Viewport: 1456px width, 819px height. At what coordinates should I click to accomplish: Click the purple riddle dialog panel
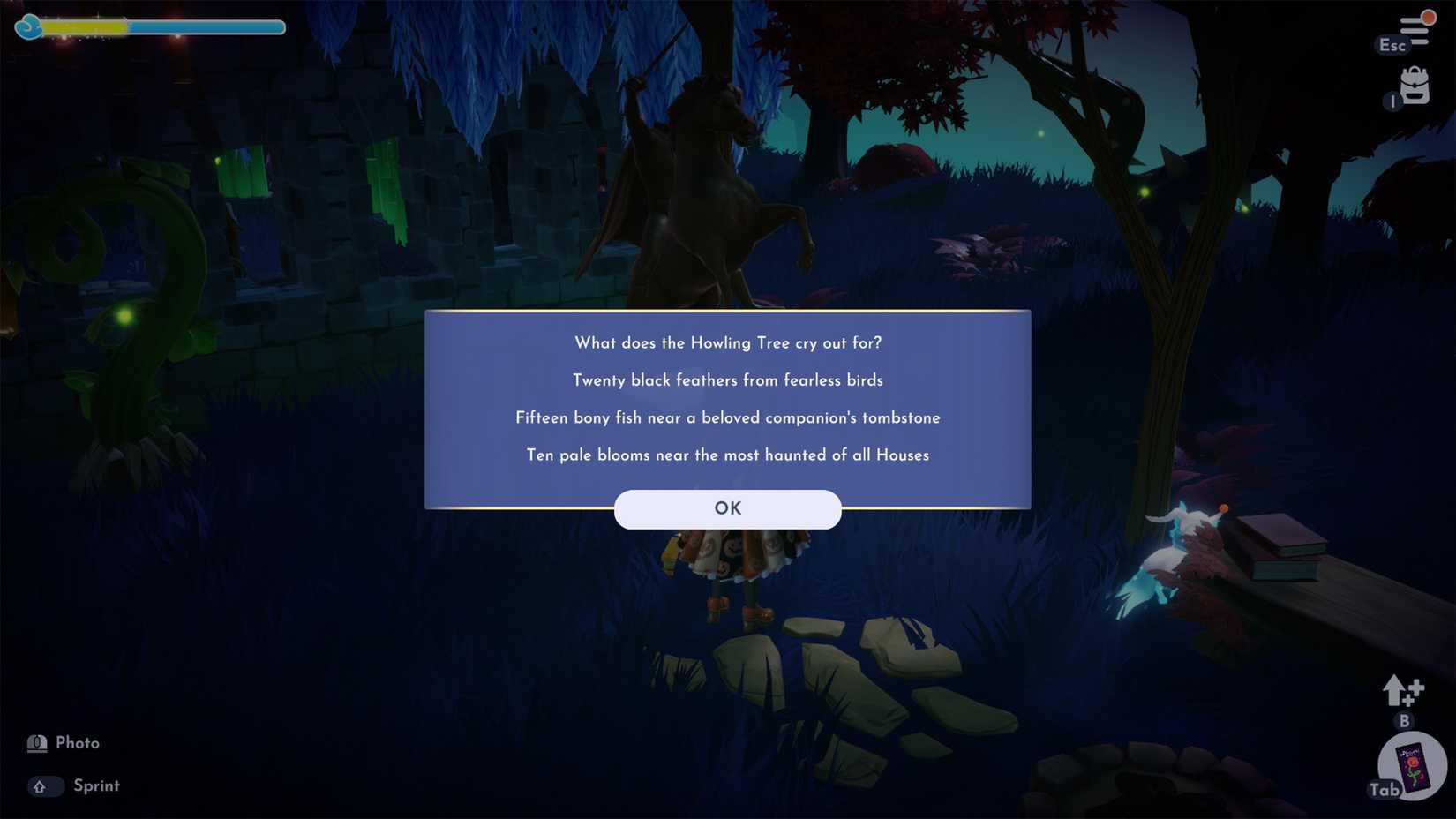pyautogui.click(x=726, y=406)
